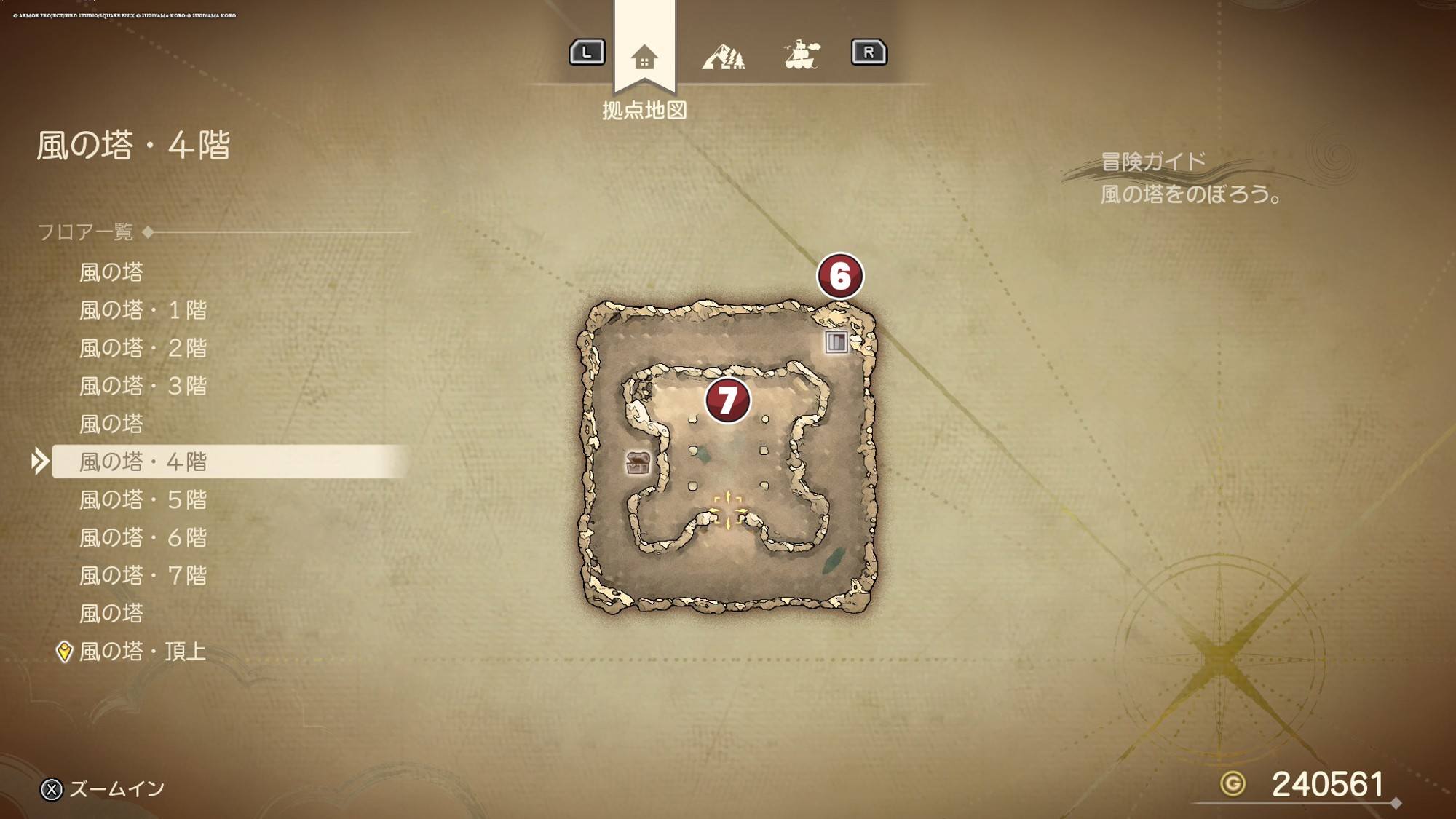The image size is (1456, 819).
Task: Select the 風の塔・頂上 rooftop entry
Action: coord(143,651)
